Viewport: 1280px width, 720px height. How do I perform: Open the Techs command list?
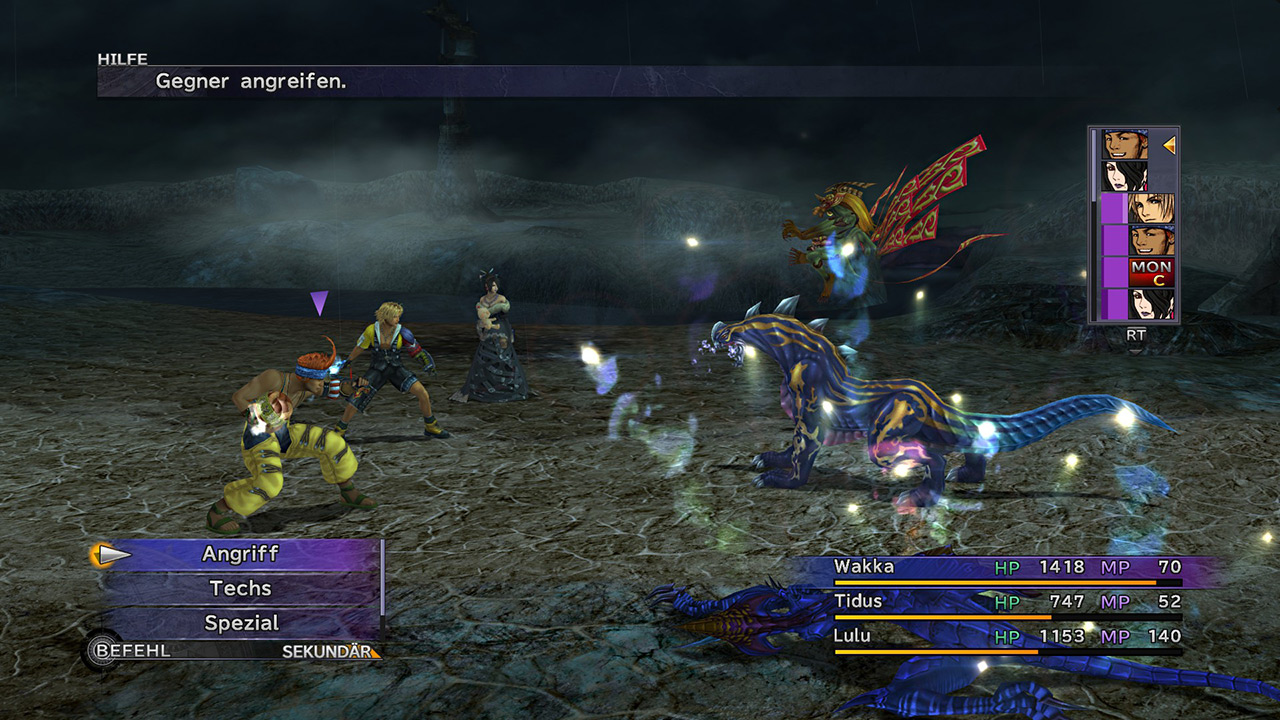[240, 589]
